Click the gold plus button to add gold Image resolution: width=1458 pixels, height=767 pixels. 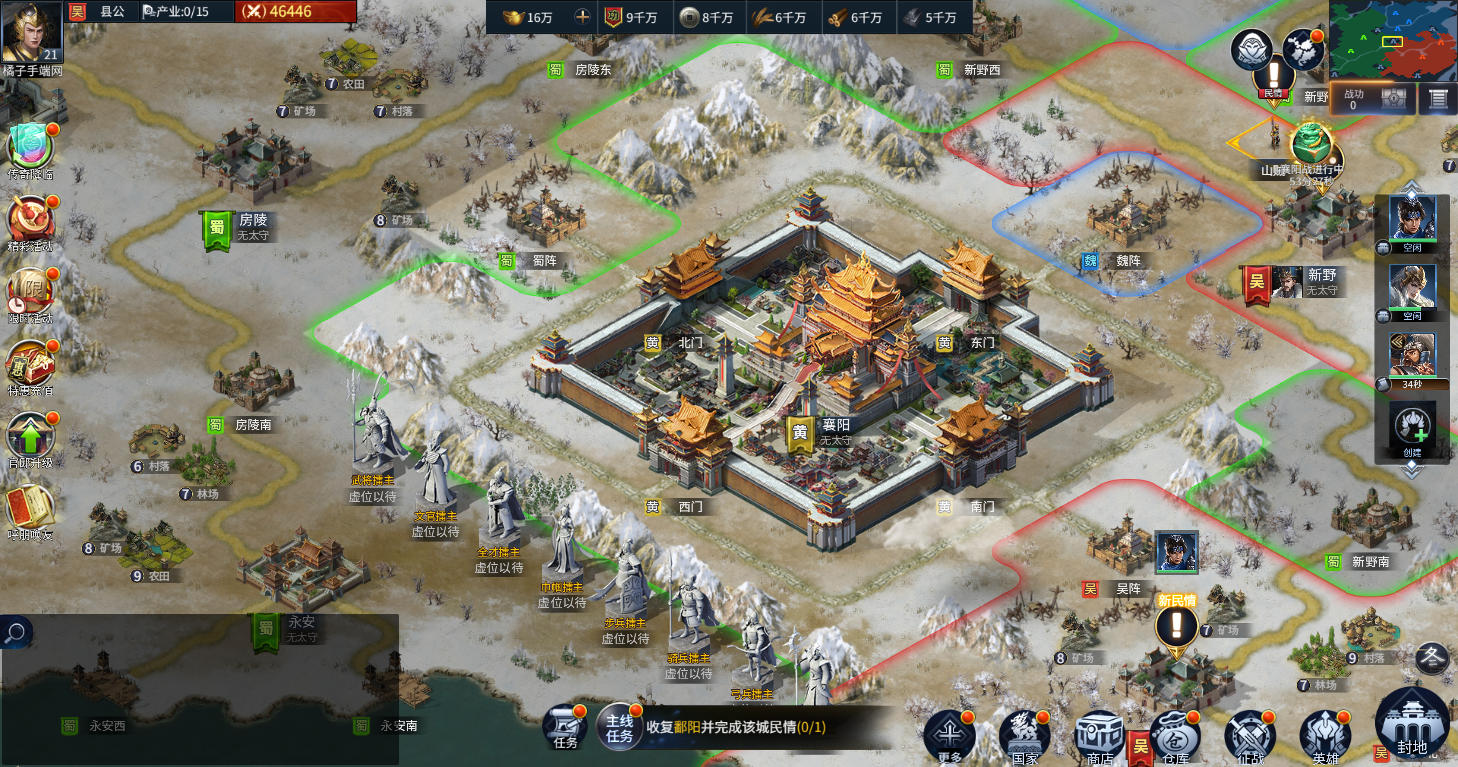click(582, 17)
